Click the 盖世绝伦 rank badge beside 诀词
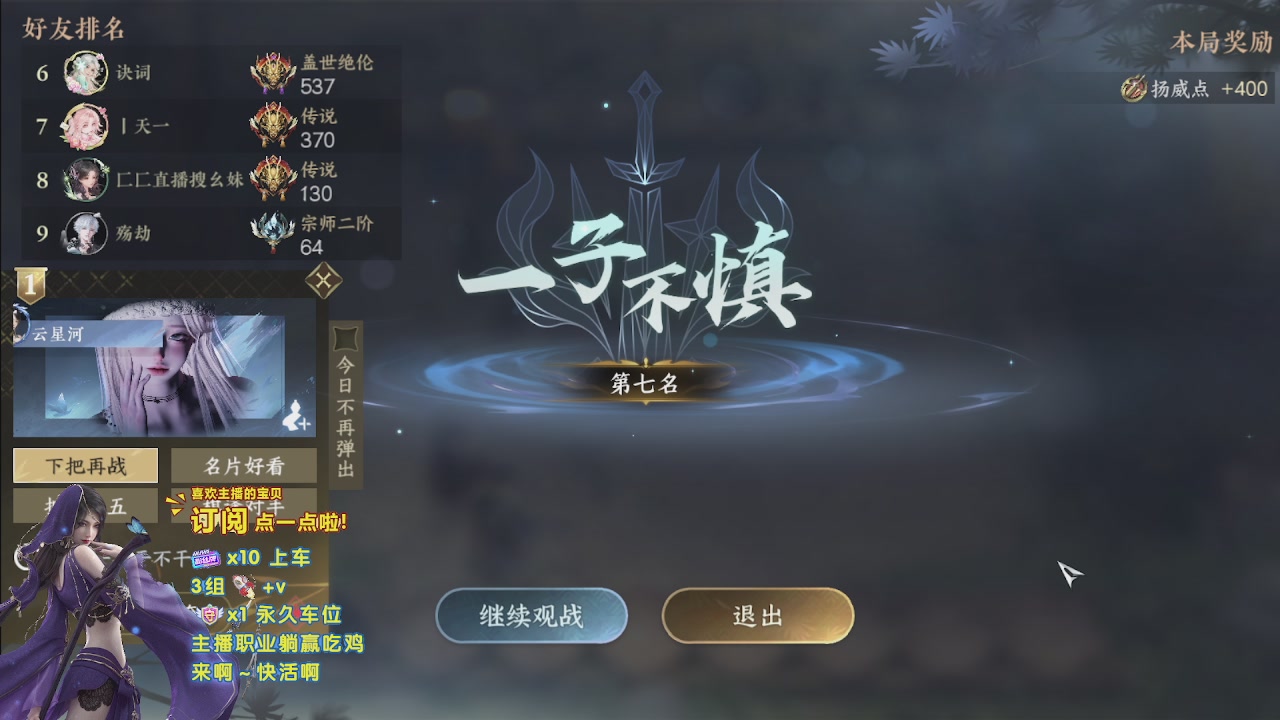Image resolution: width=1280 pixels, height=720 pixels. 272,70
